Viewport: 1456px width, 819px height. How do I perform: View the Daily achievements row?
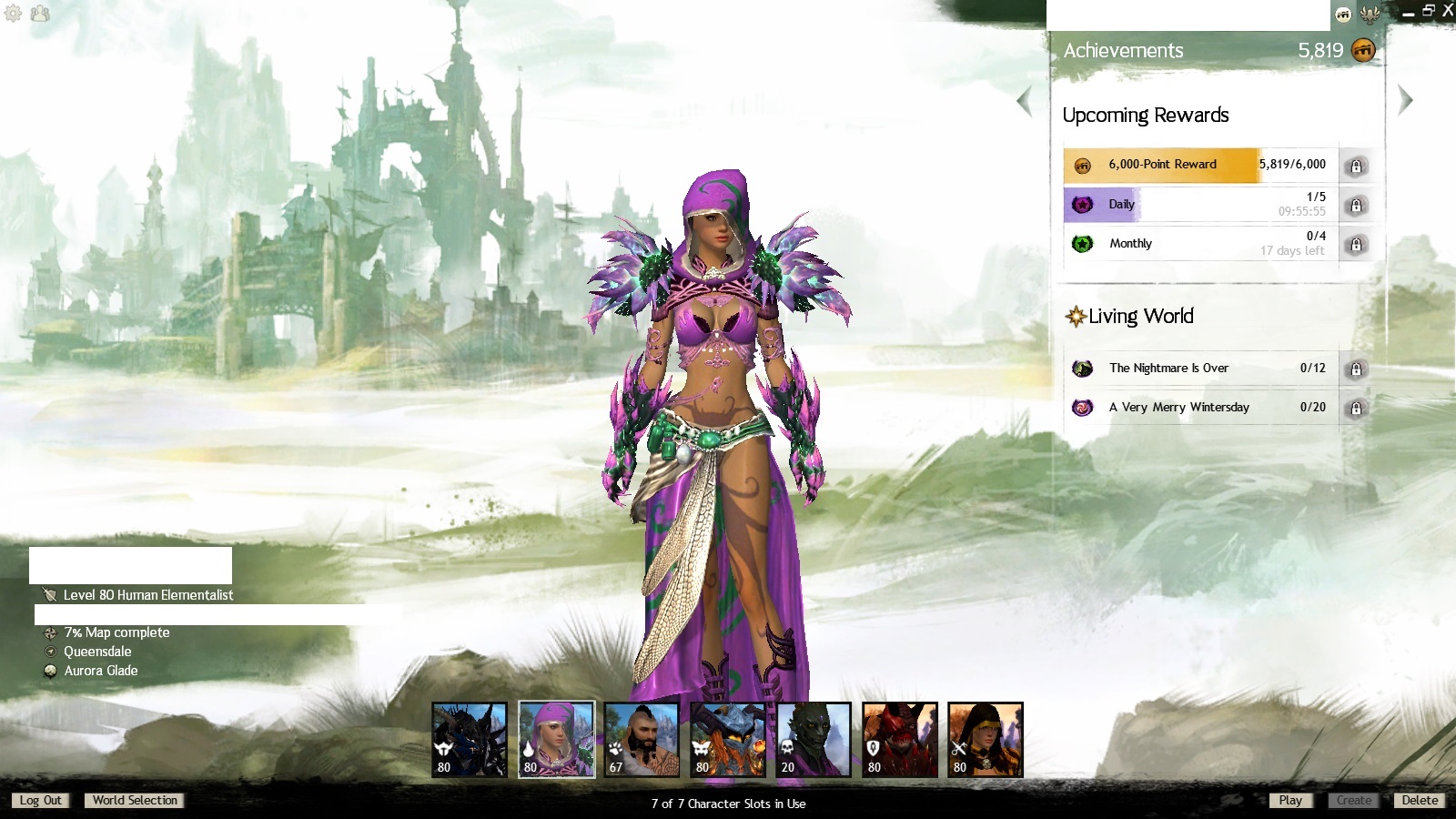1201,205
